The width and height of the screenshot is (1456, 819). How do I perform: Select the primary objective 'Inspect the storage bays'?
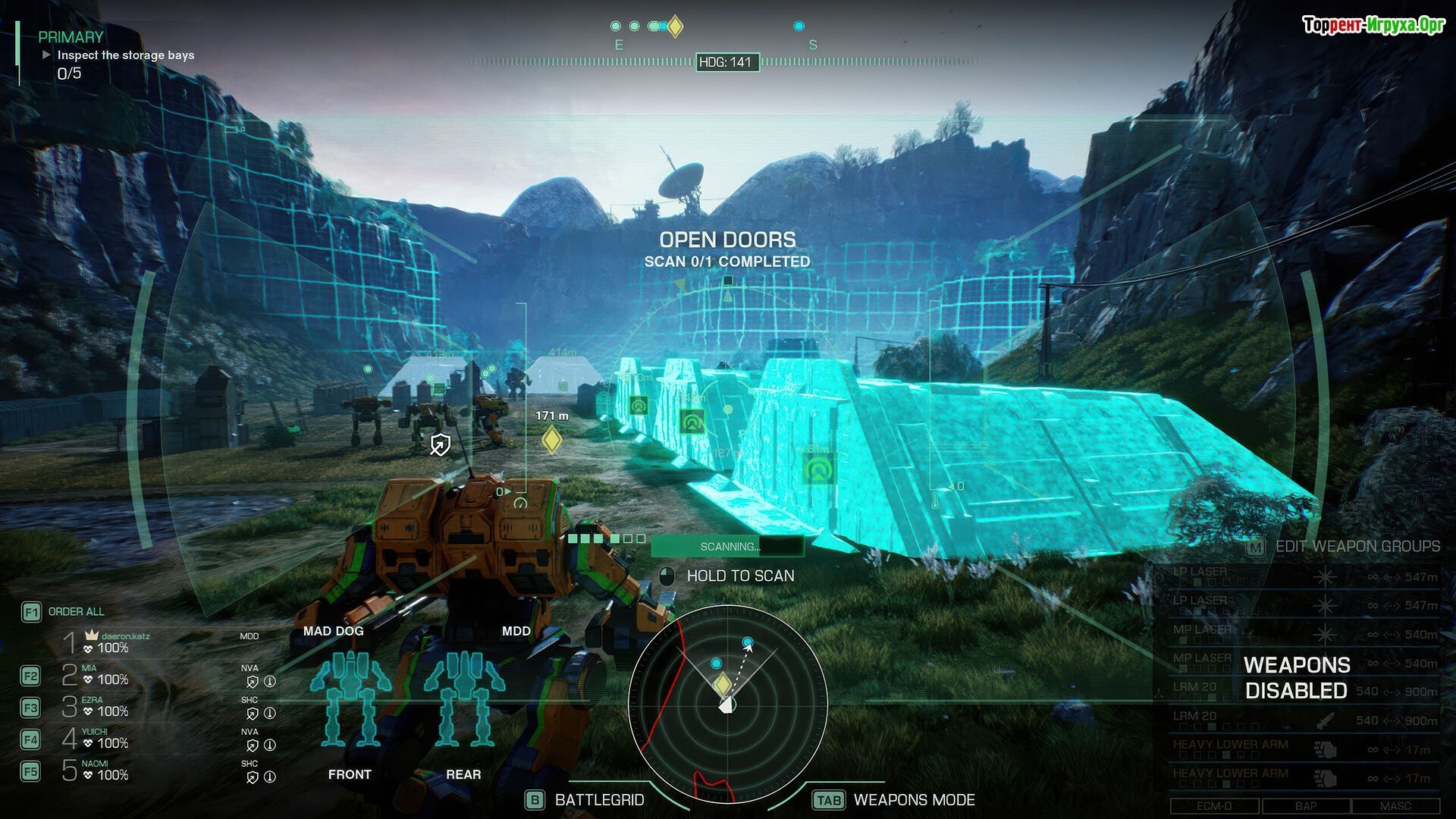(x=125, y=55)
